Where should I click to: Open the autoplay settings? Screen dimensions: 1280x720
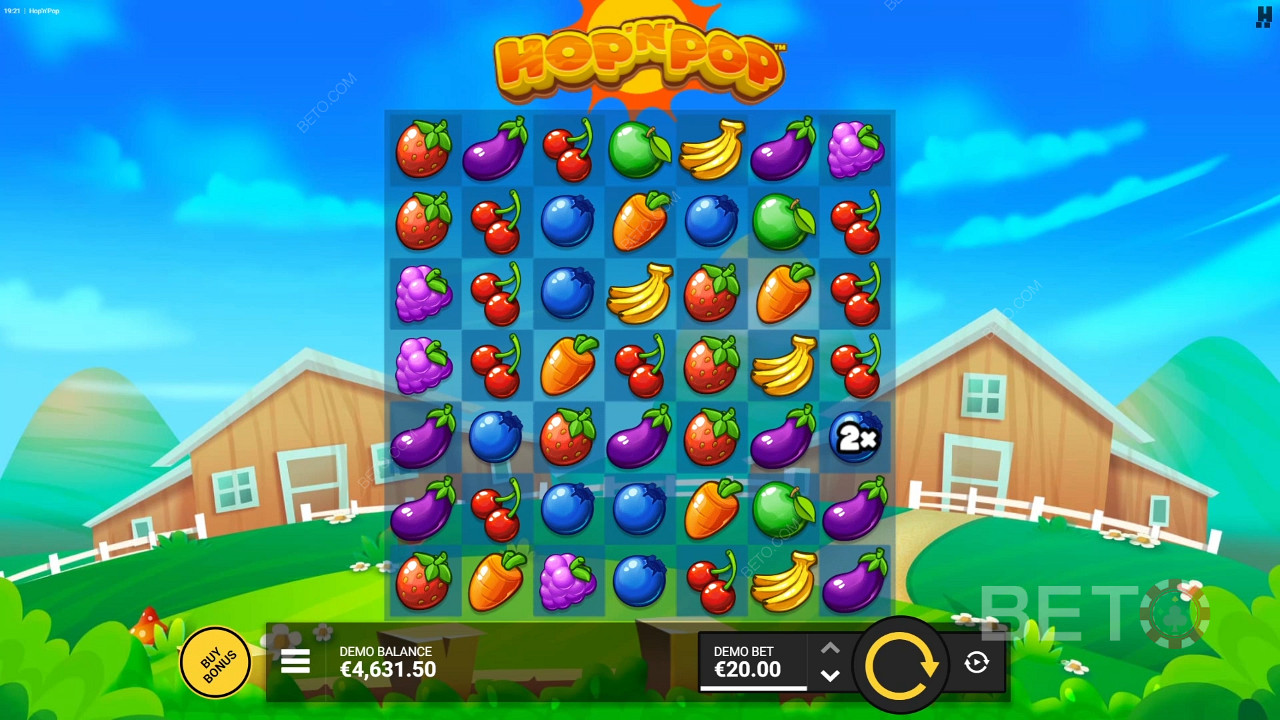[x=977, y=662]
